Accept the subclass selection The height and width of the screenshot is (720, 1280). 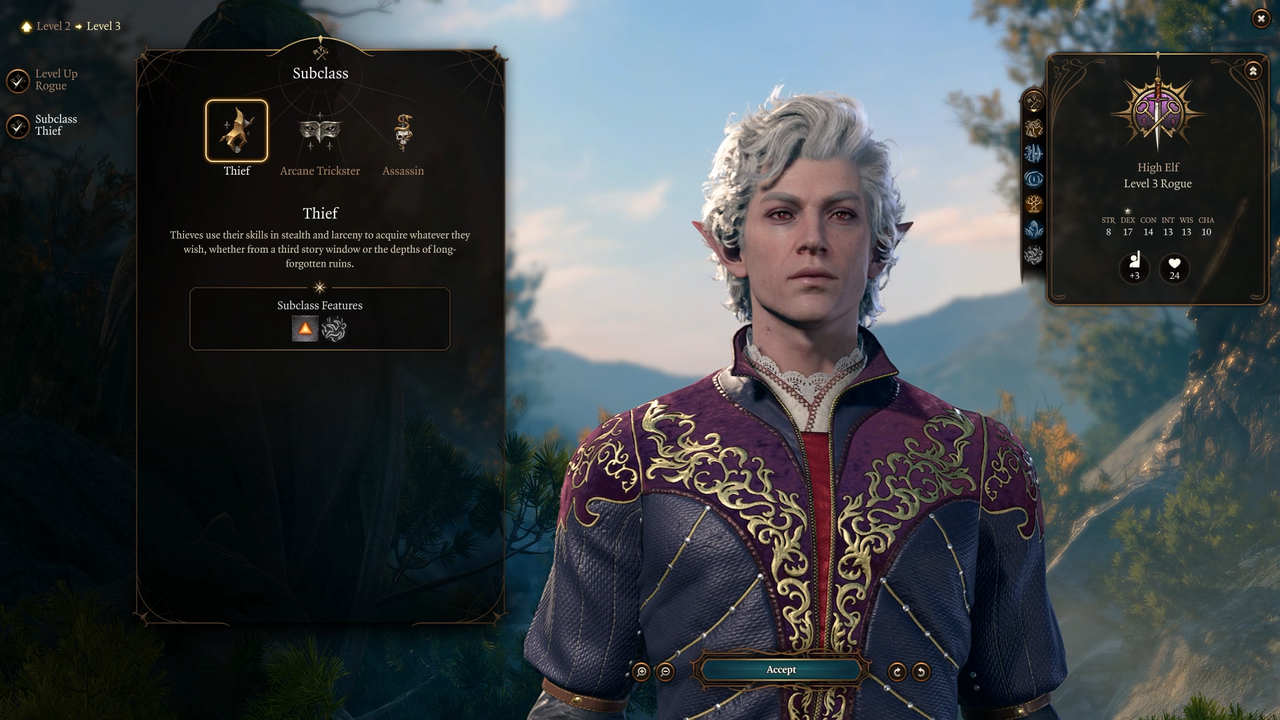point(781,670)
